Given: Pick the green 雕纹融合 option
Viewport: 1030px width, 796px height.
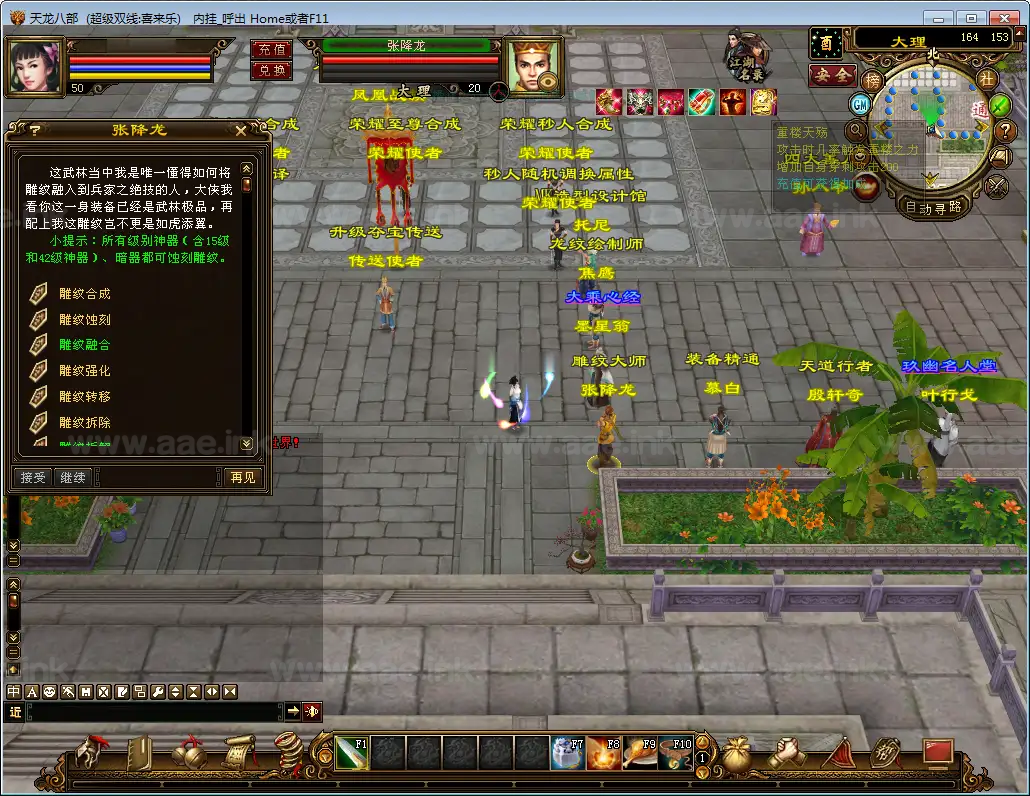Looking at the screenshot, I should click(x=84, y=345).
